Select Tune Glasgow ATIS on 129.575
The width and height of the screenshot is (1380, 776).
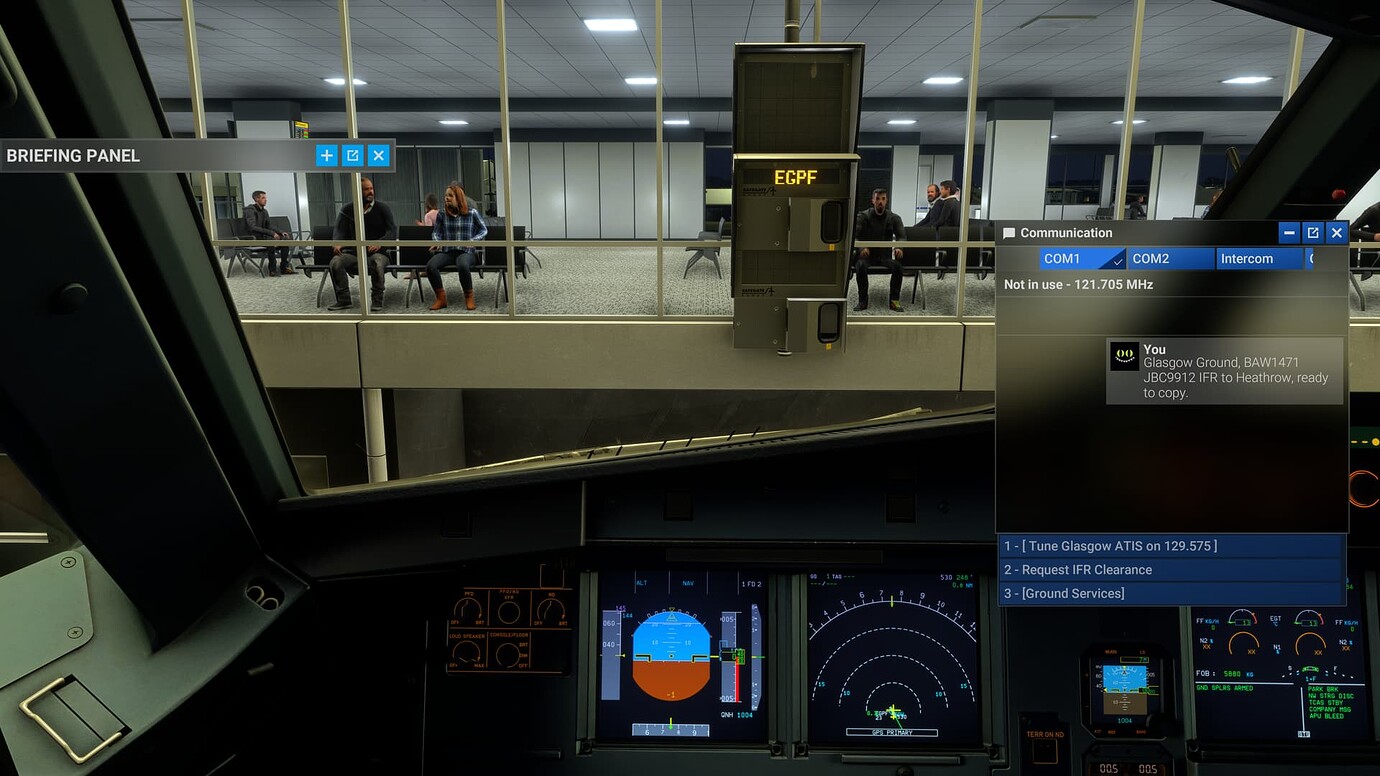pos(1170,545)
